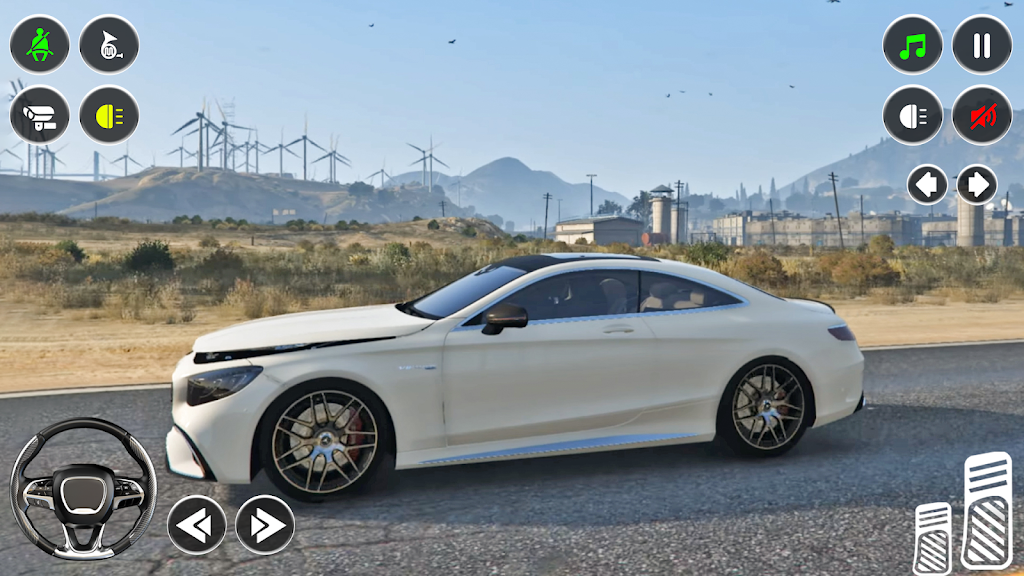Viewport: 1024px width, 576px height.
Task: Sound the car horn button
Action: point(109,45)
